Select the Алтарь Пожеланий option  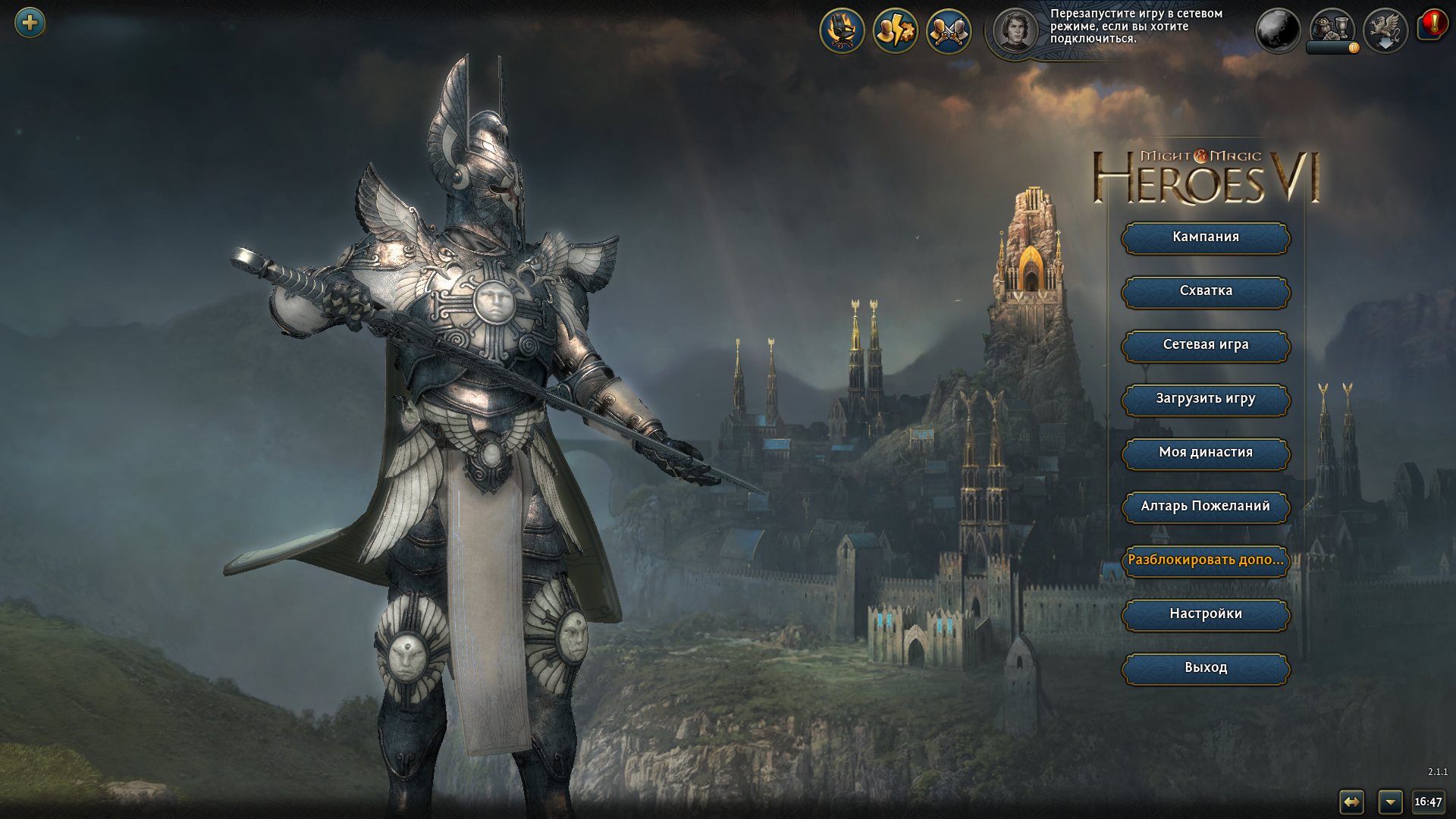pos(1205,507)
